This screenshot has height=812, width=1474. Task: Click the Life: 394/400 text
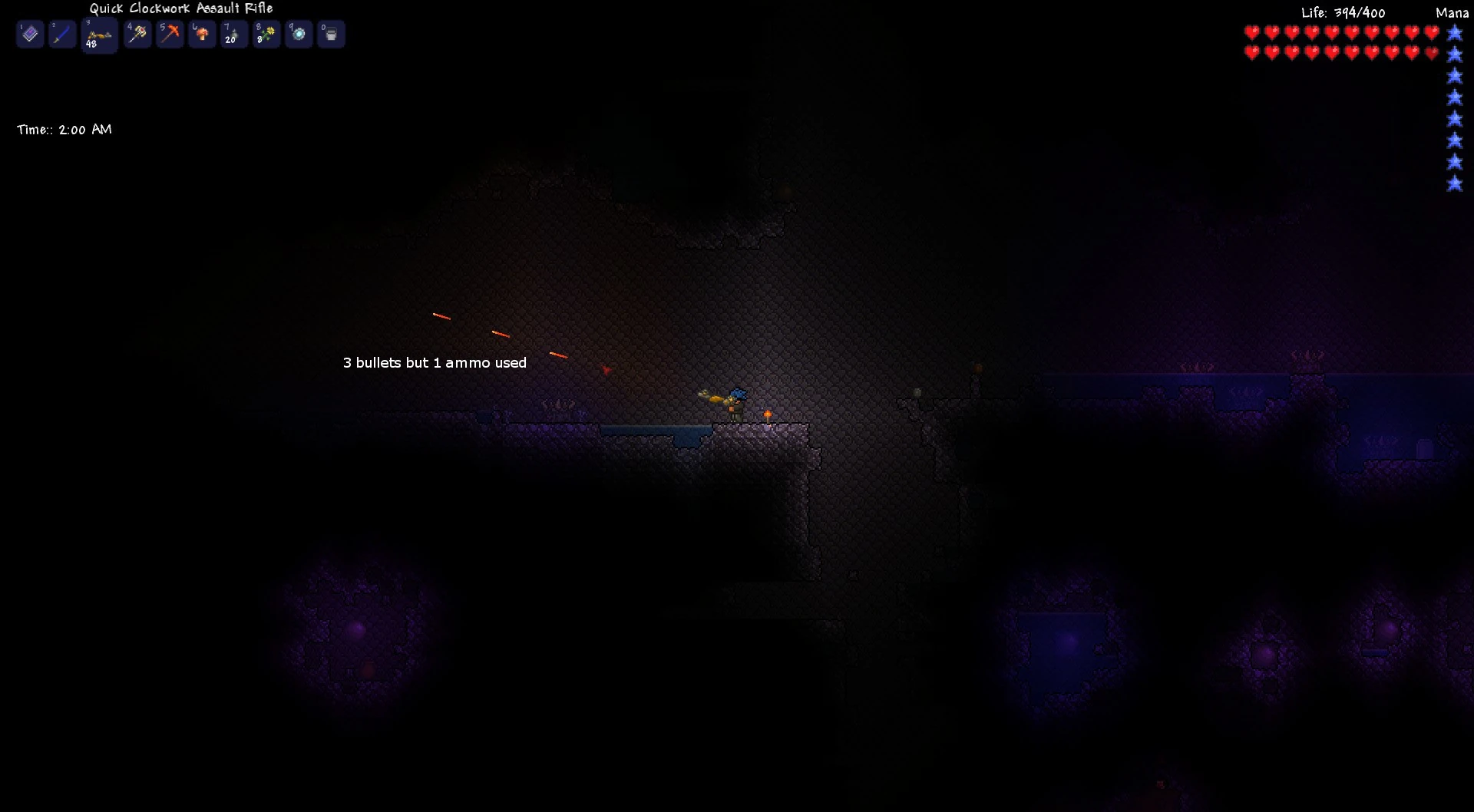[1342, 12]
